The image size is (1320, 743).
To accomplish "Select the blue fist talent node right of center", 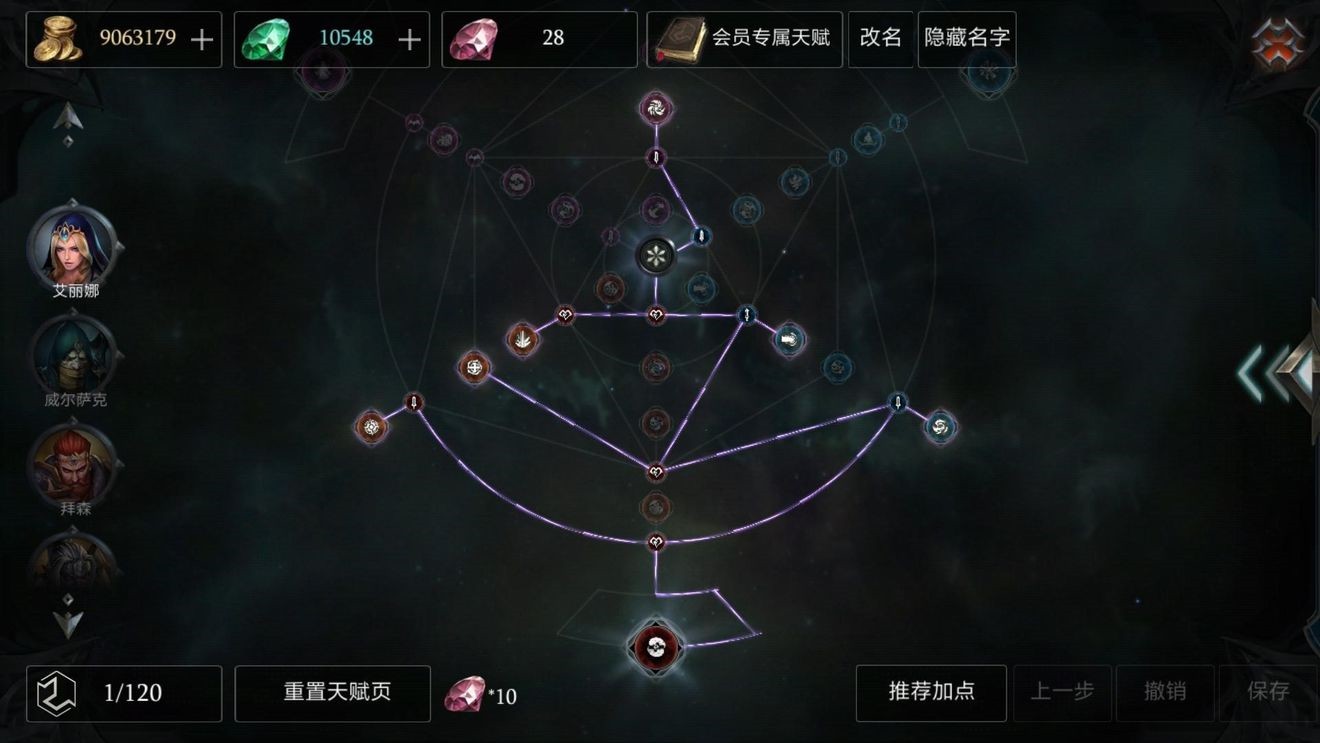I will click(x=788, y=339).
